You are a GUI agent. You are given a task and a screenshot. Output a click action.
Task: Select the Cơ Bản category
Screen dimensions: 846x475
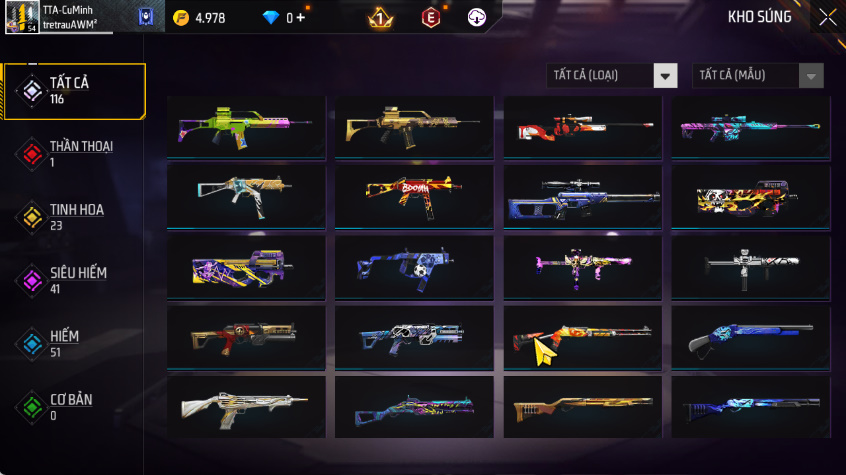[74, 406]
